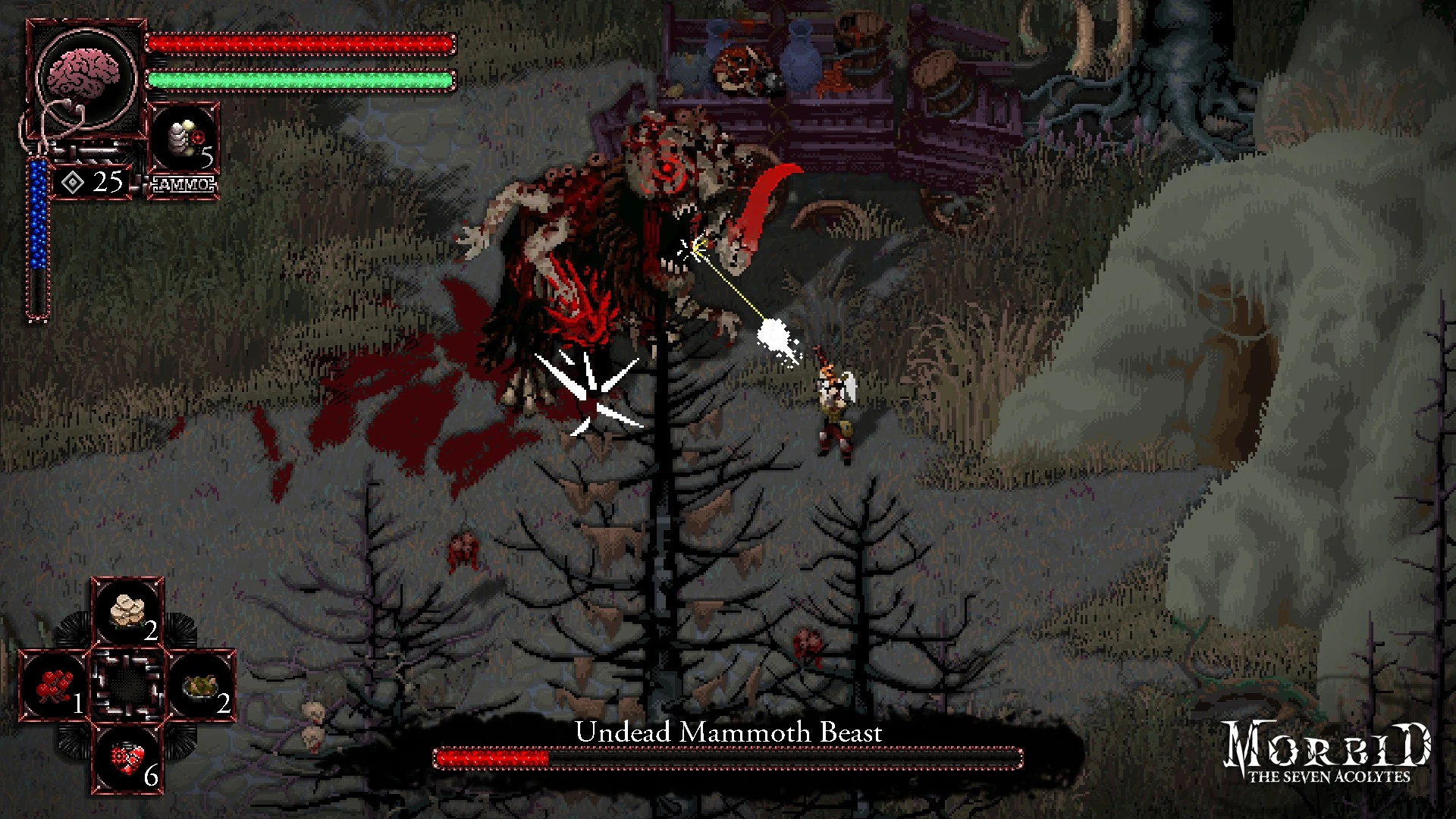The width and height of the screenshot is (1456, 819).
Task: Choose the green herb bowl quick item
Action: coord(201,686)
